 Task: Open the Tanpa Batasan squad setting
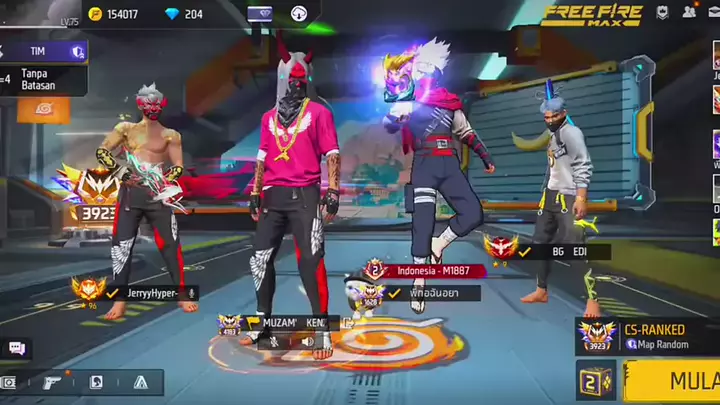pyautogui.click(x=42, y=79)
